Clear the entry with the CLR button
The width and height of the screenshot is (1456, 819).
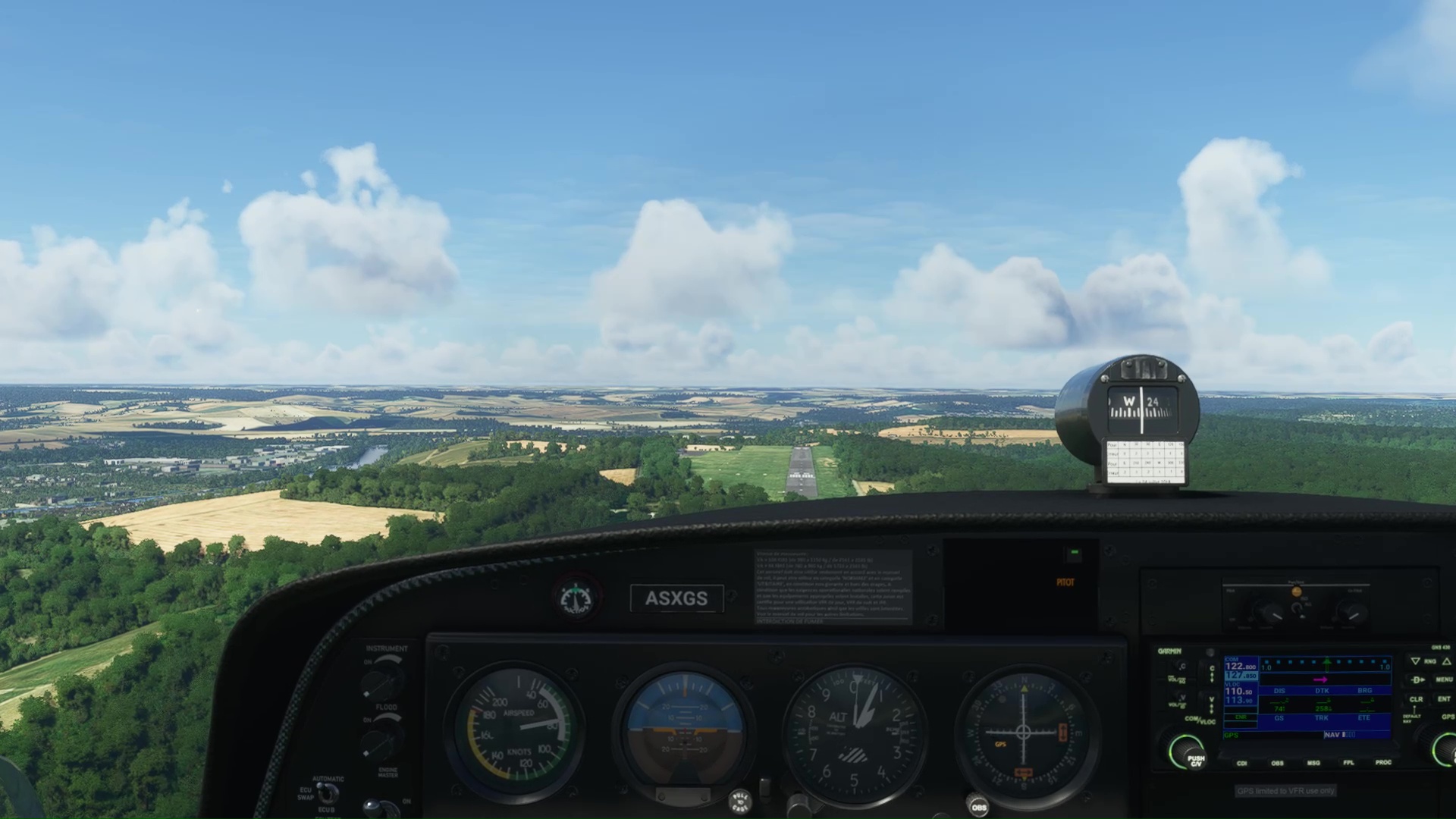coord(1416,699)
